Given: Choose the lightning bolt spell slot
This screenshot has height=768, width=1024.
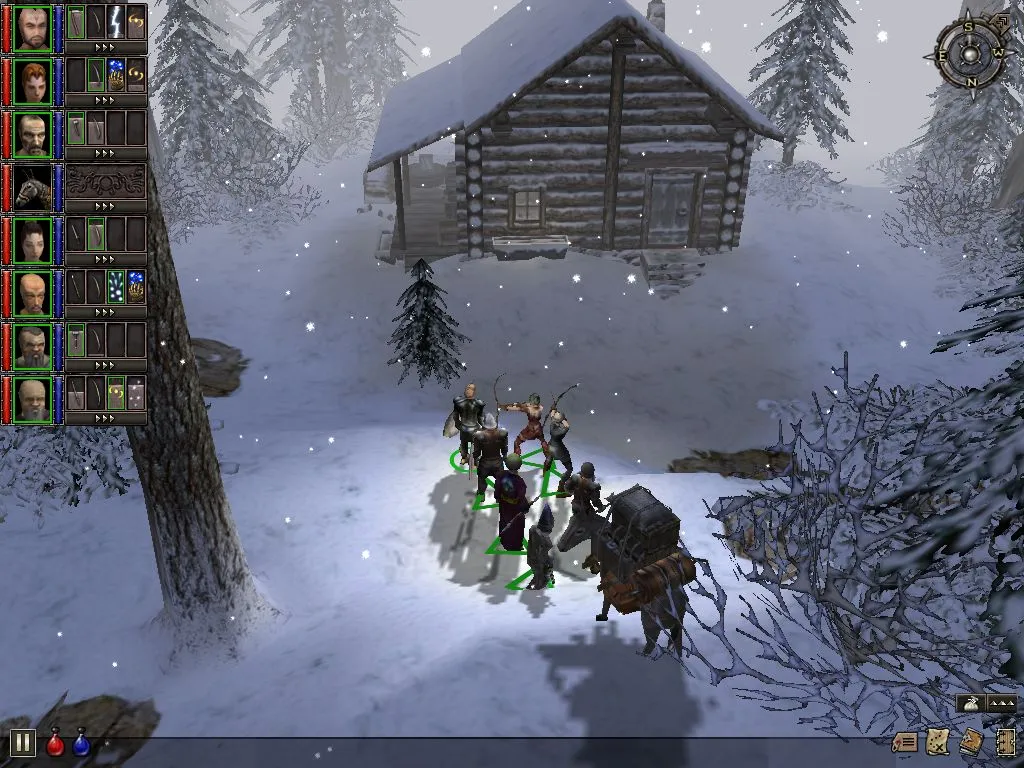Looking at the screenshot, I should point(116,22).
